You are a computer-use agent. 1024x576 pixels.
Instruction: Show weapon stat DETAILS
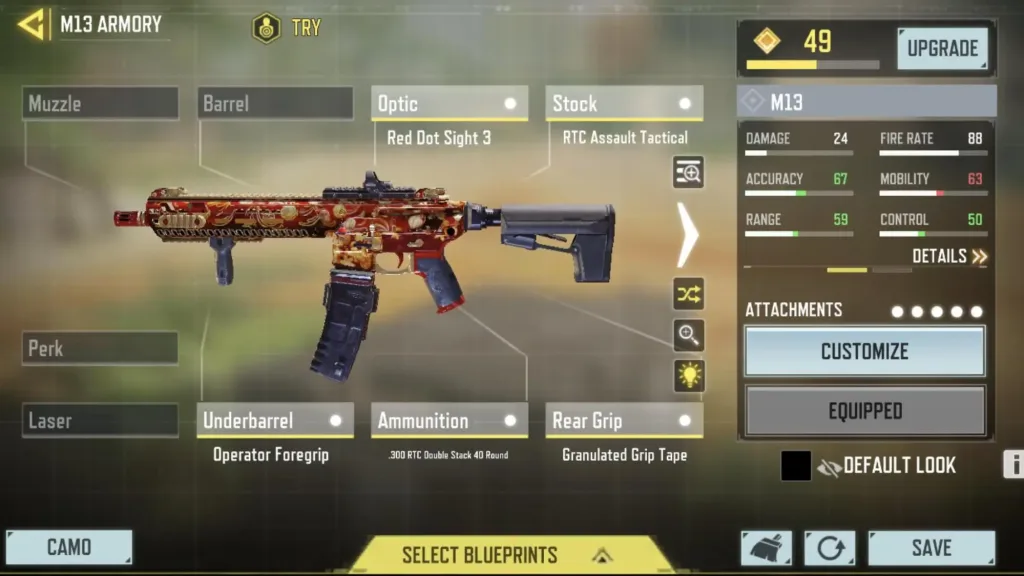click(x=949, y=256)
